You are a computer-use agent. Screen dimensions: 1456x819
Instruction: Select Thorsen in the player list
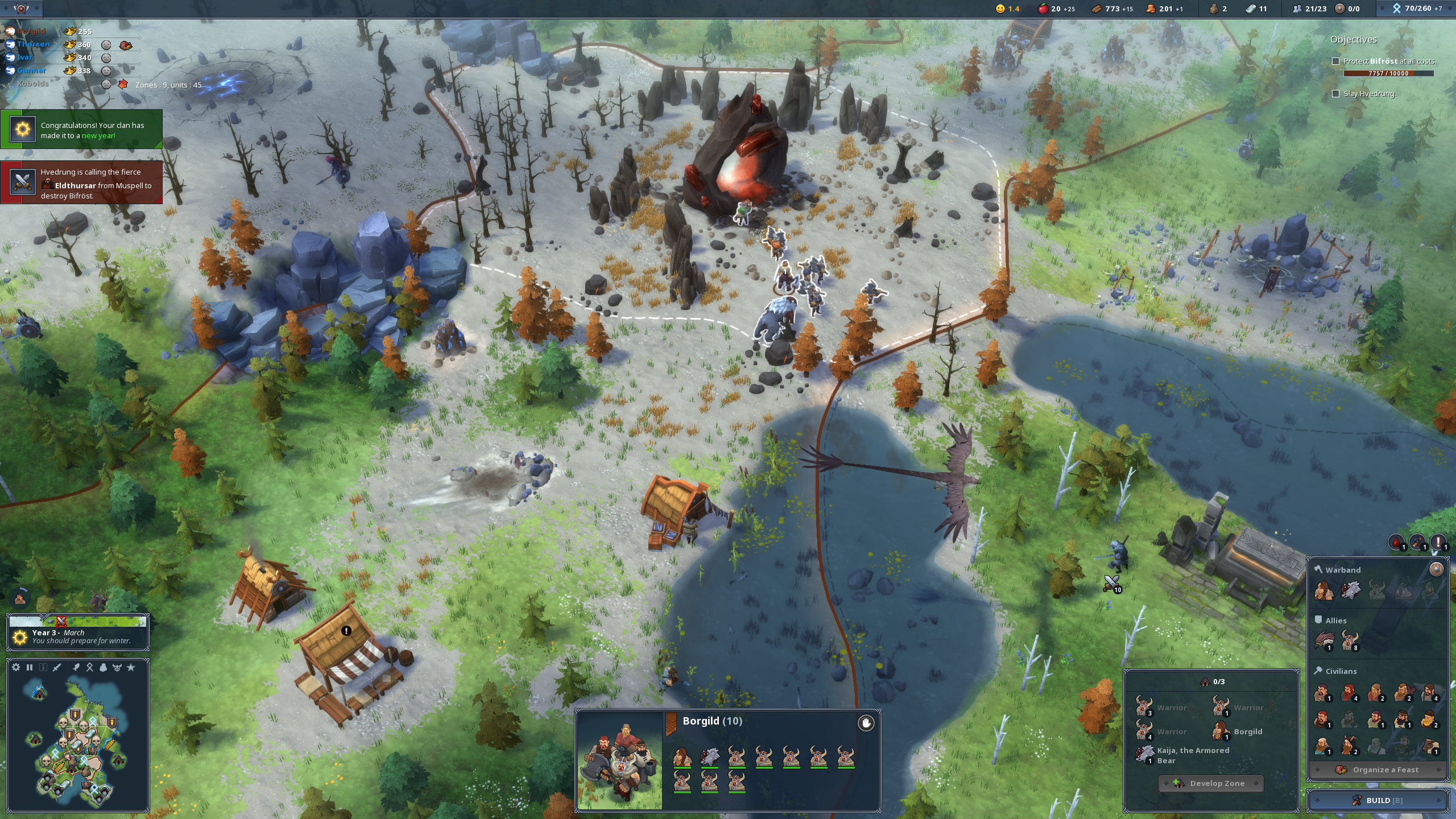click(33, 44)
